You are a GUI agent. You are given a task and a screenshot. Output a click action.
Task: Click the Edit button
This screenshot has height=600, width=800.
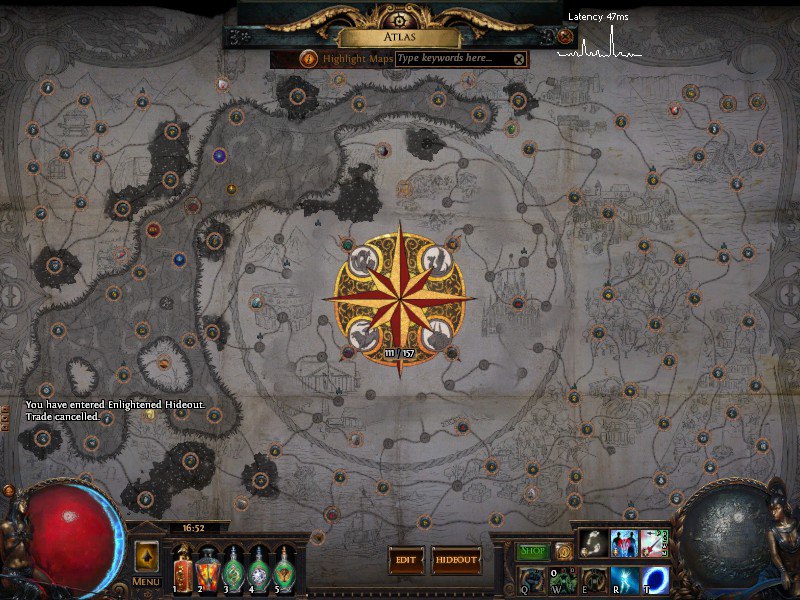(405, 560)
